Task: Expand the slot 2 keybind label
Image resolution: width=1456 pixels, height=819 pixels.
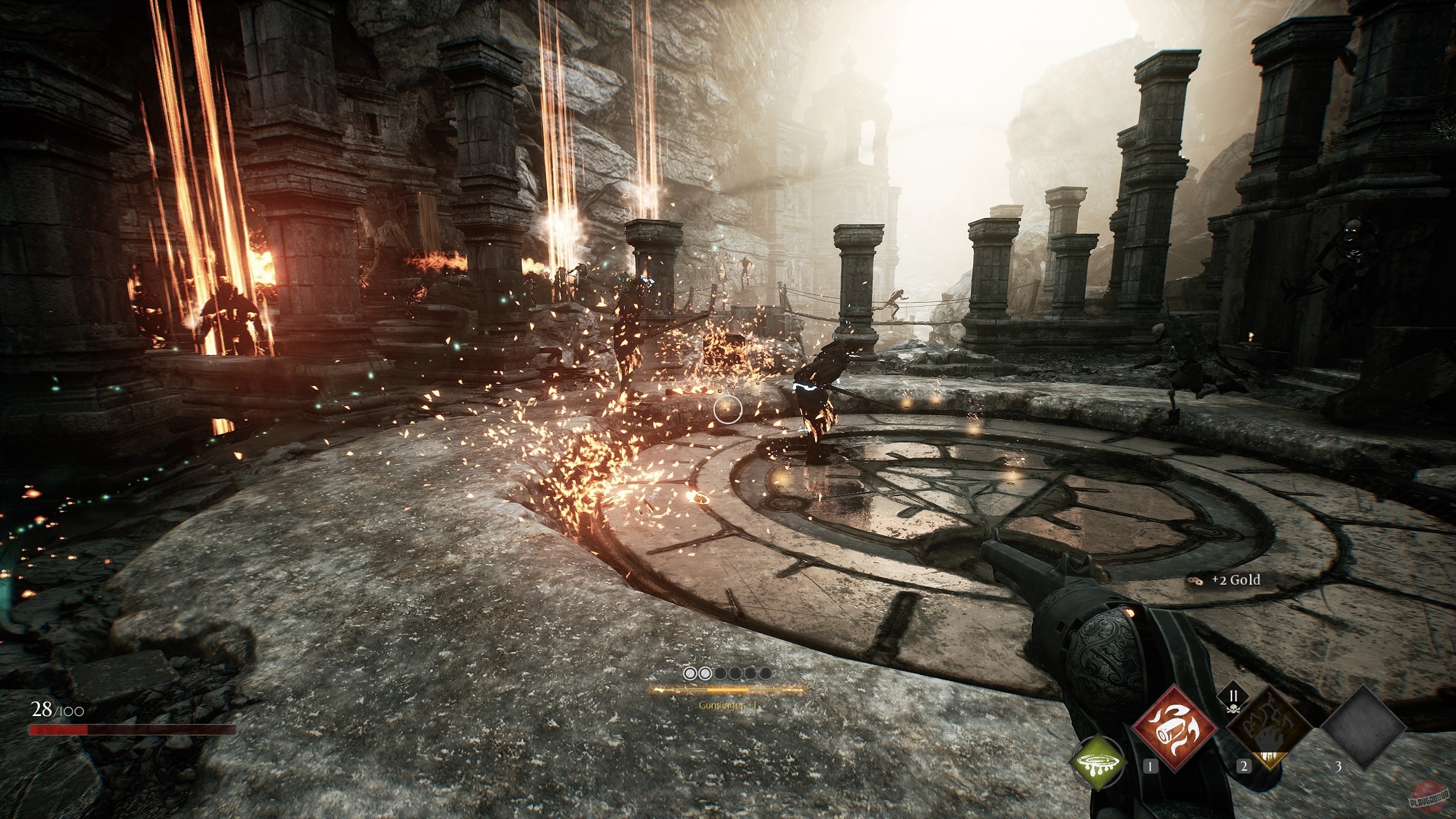Action: (x=1244, y=768)
